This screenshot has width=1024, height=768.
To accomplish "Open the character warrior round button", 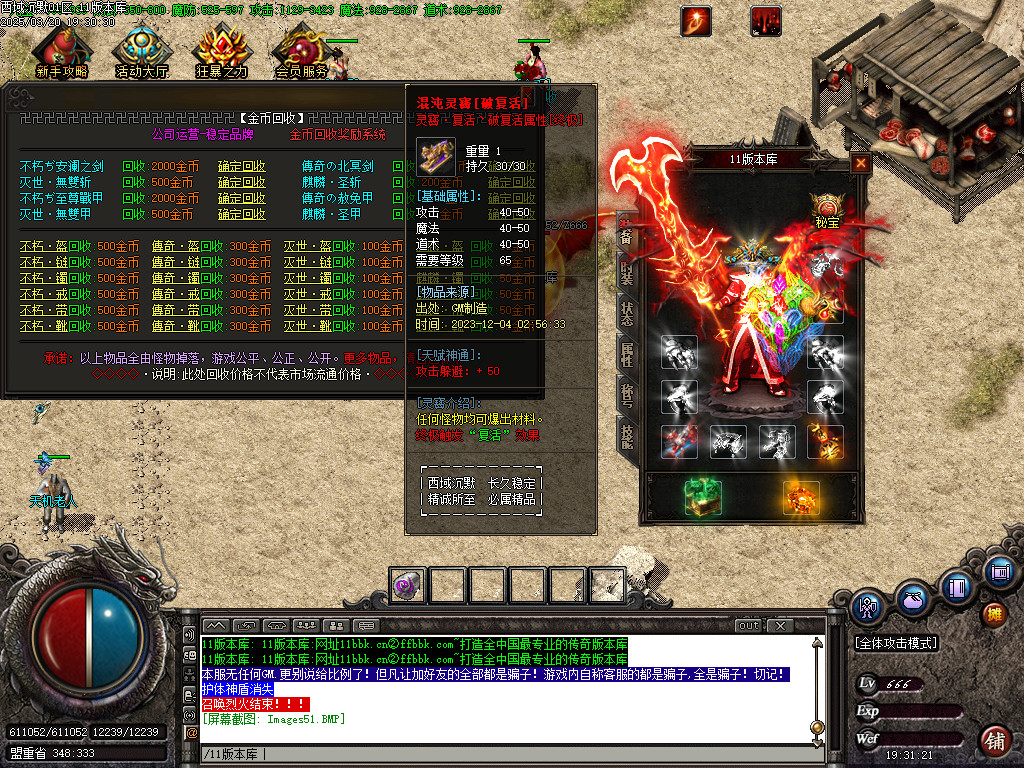I will pos(866,606).
